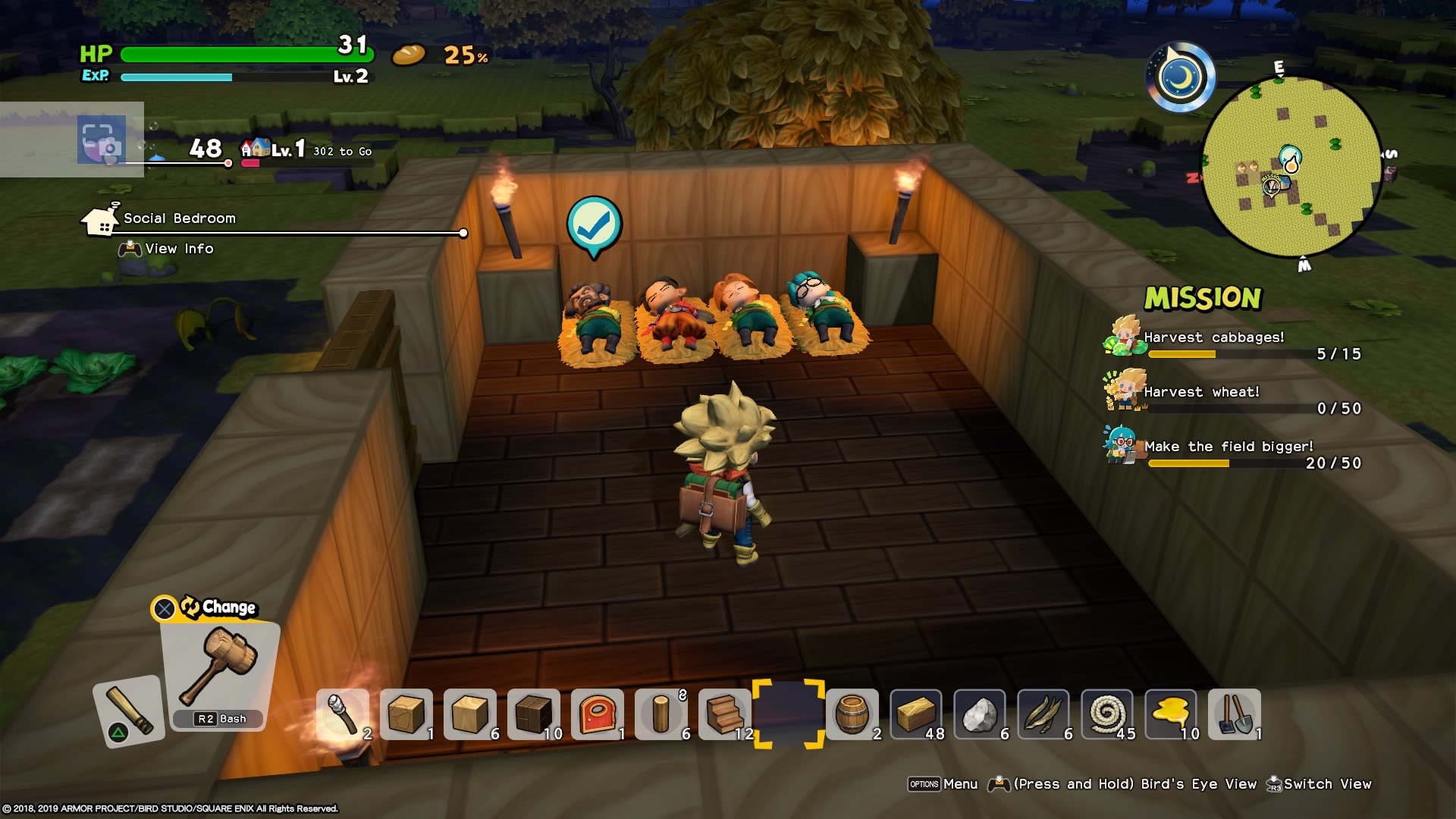1456x819 pixels.
Task: Pick the wooden stairs slot
Action: click(x=725, y=714)
